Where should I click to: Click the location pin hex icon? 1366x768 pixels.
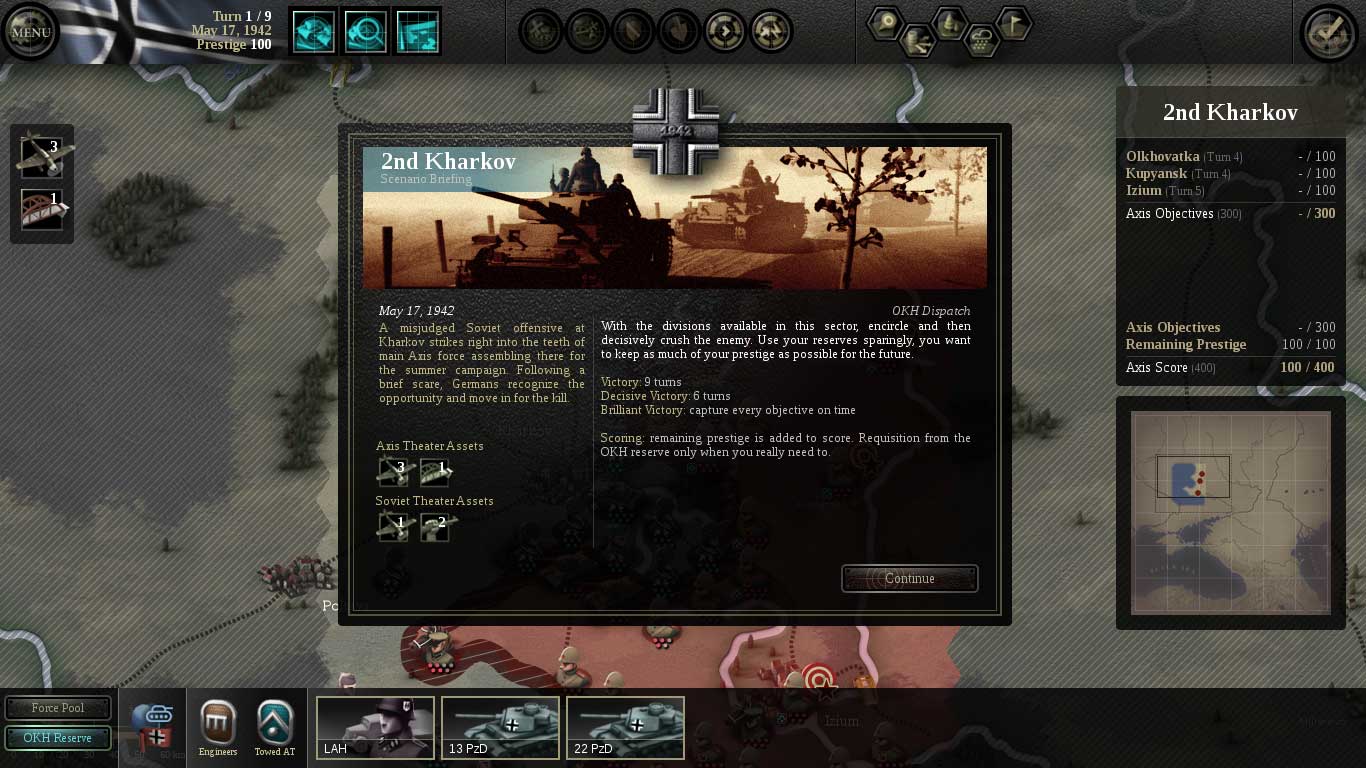(884, 24)
